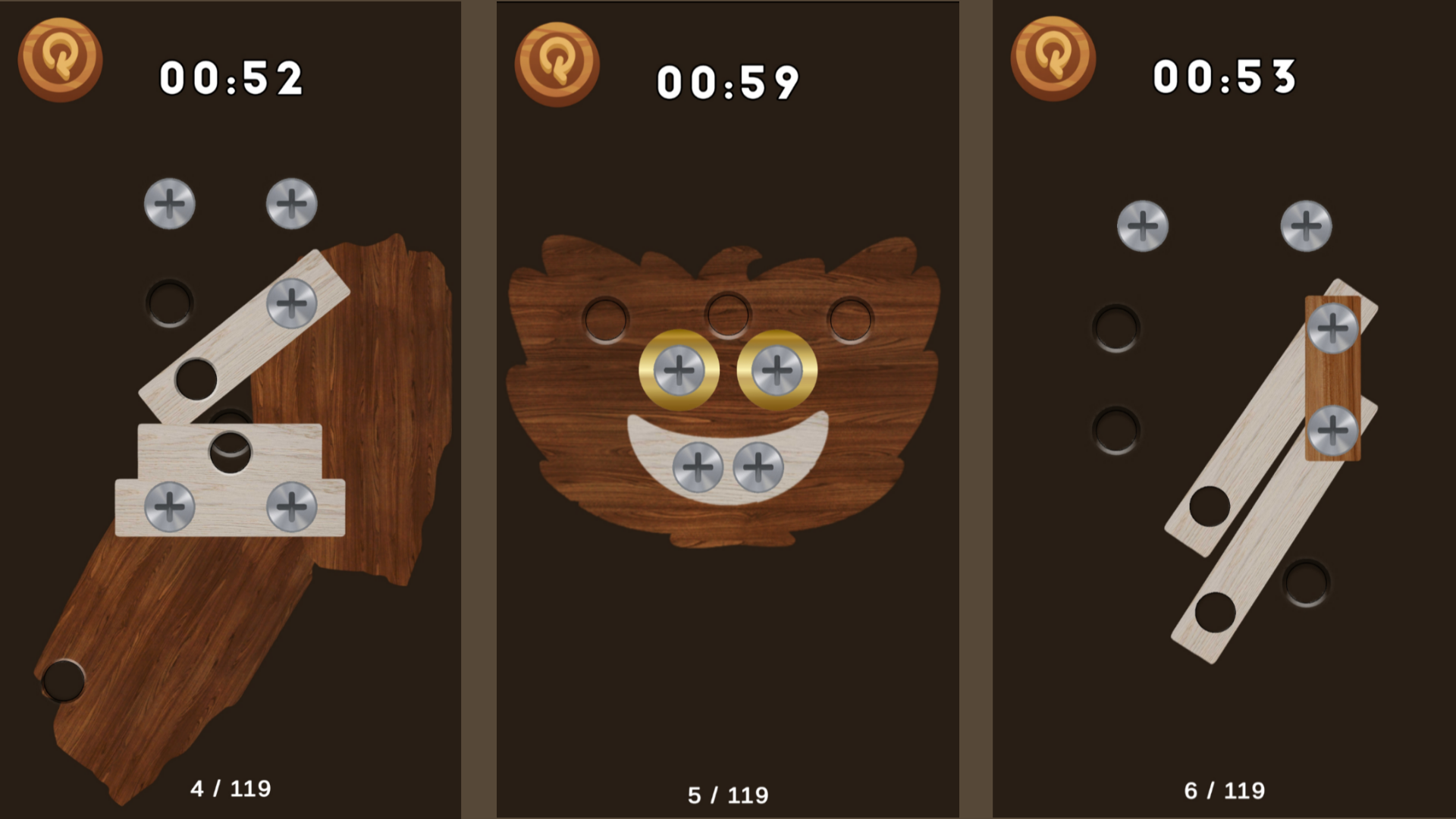The height and width of the screenshot is (819, 1456).
Task: Click the top-left silver screw in panel one
Action: (x=168, y=202)
